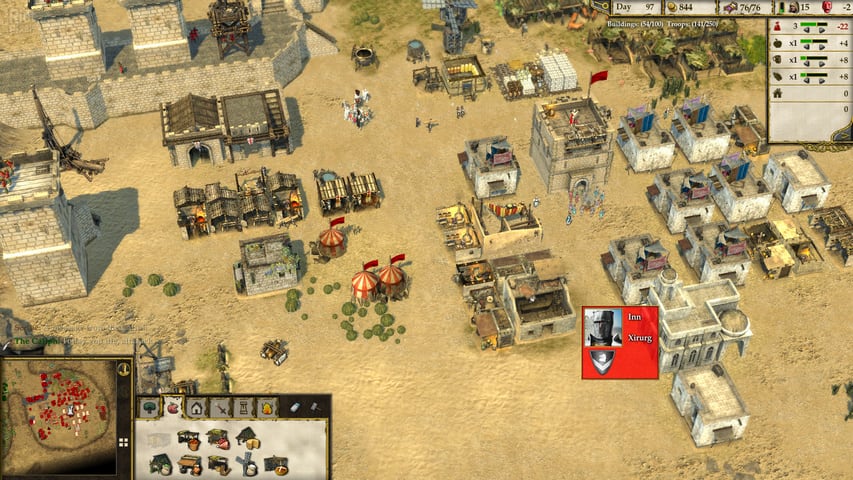Switch to the house-icon buildings tab
The image size is (853, 480).
[x=196, y=407]
